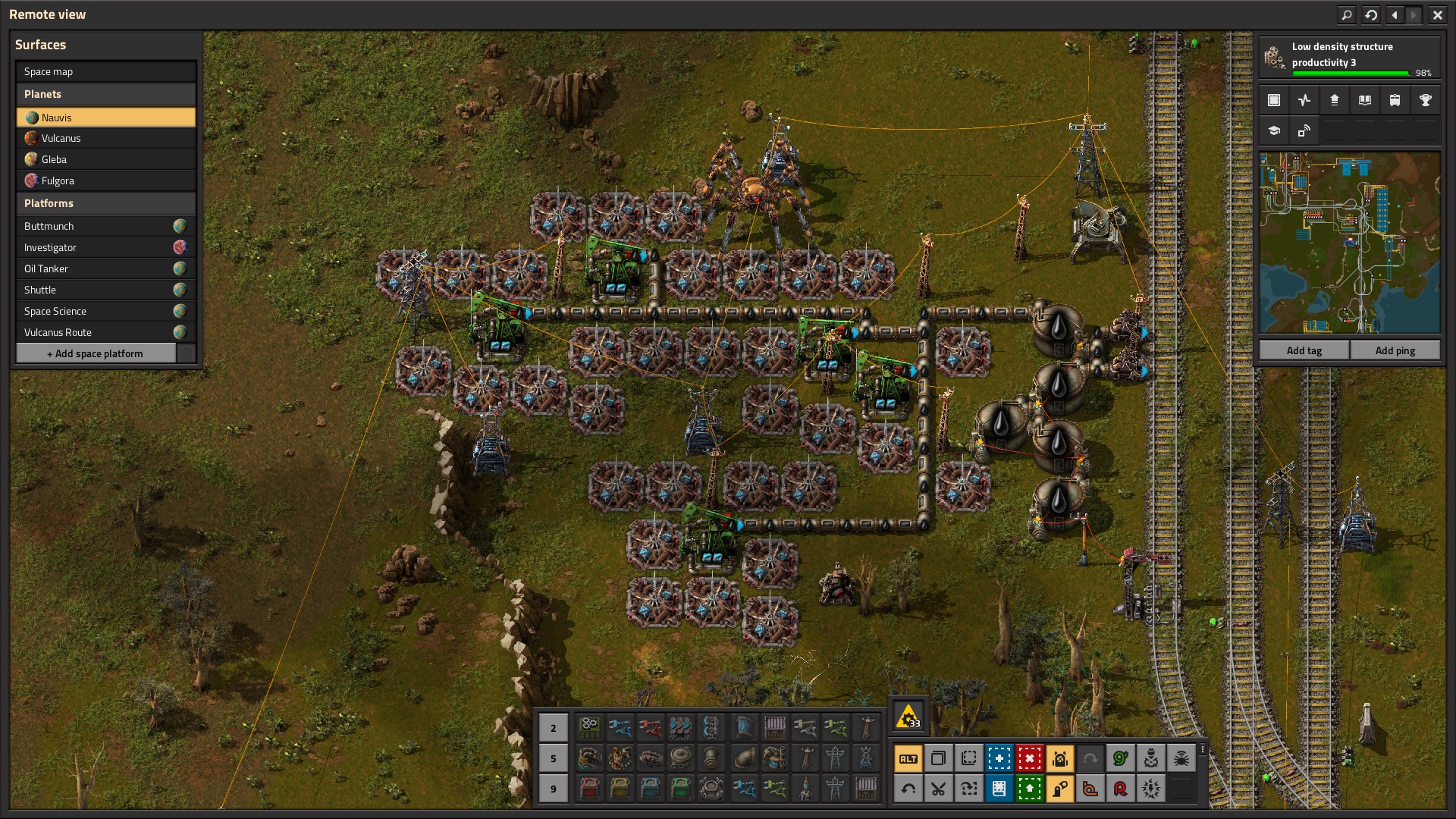Viewport: 1456px width, 819px height.
Task: Select Gleba in the planets list
Action: [x=105, y=159]
